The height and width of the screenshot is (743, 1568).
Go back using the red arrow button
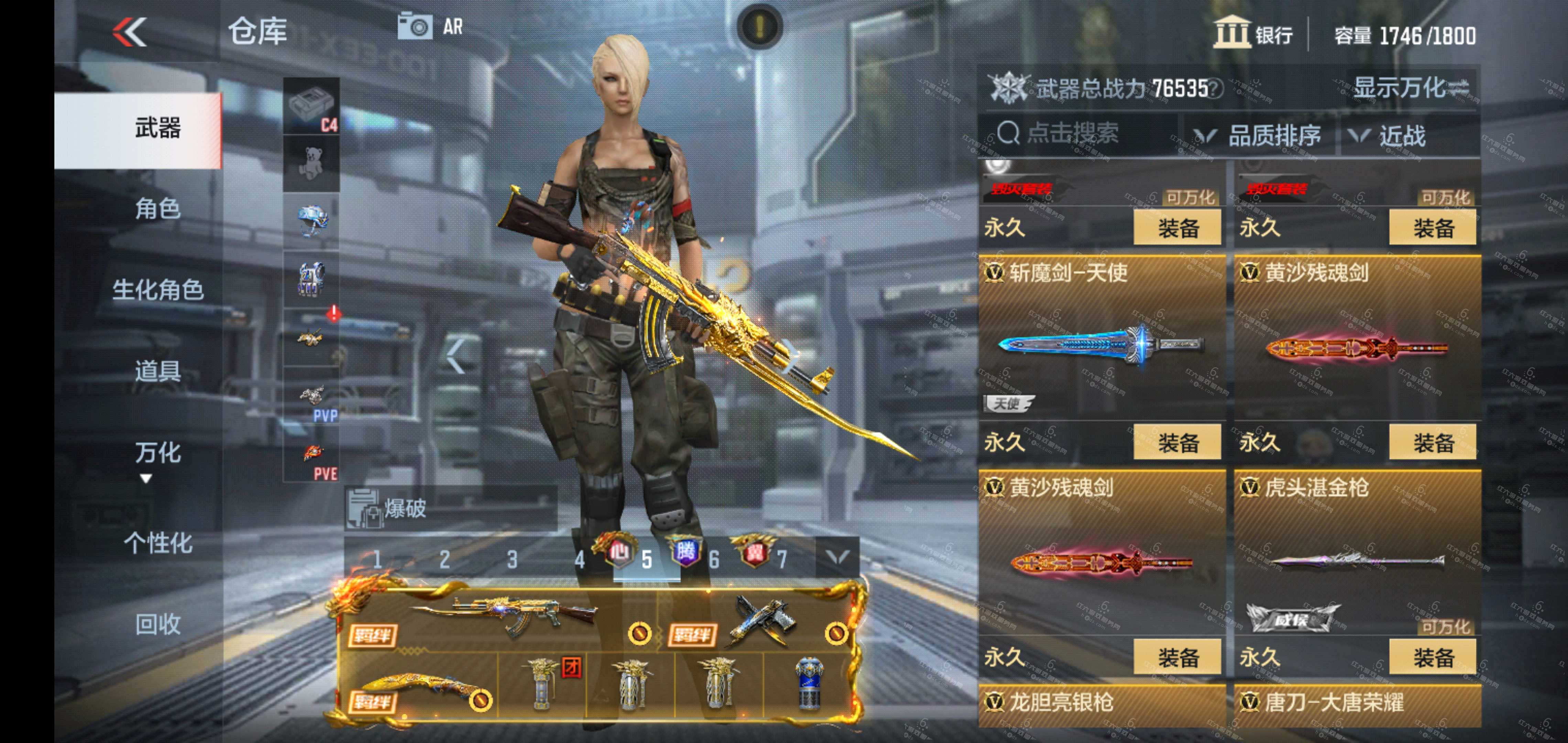coord(130,32)
